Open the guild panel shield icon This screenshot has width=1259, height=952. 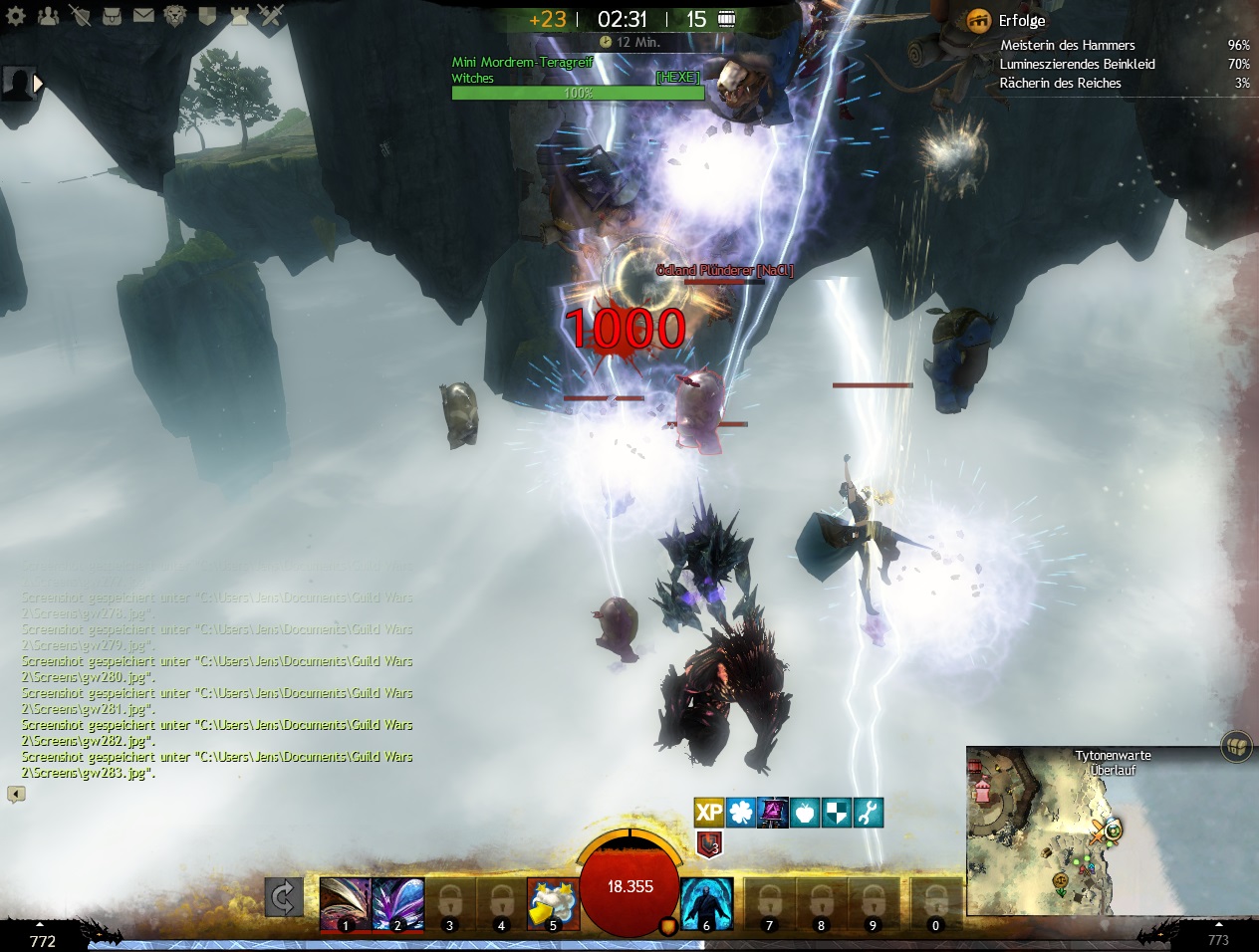207,15
